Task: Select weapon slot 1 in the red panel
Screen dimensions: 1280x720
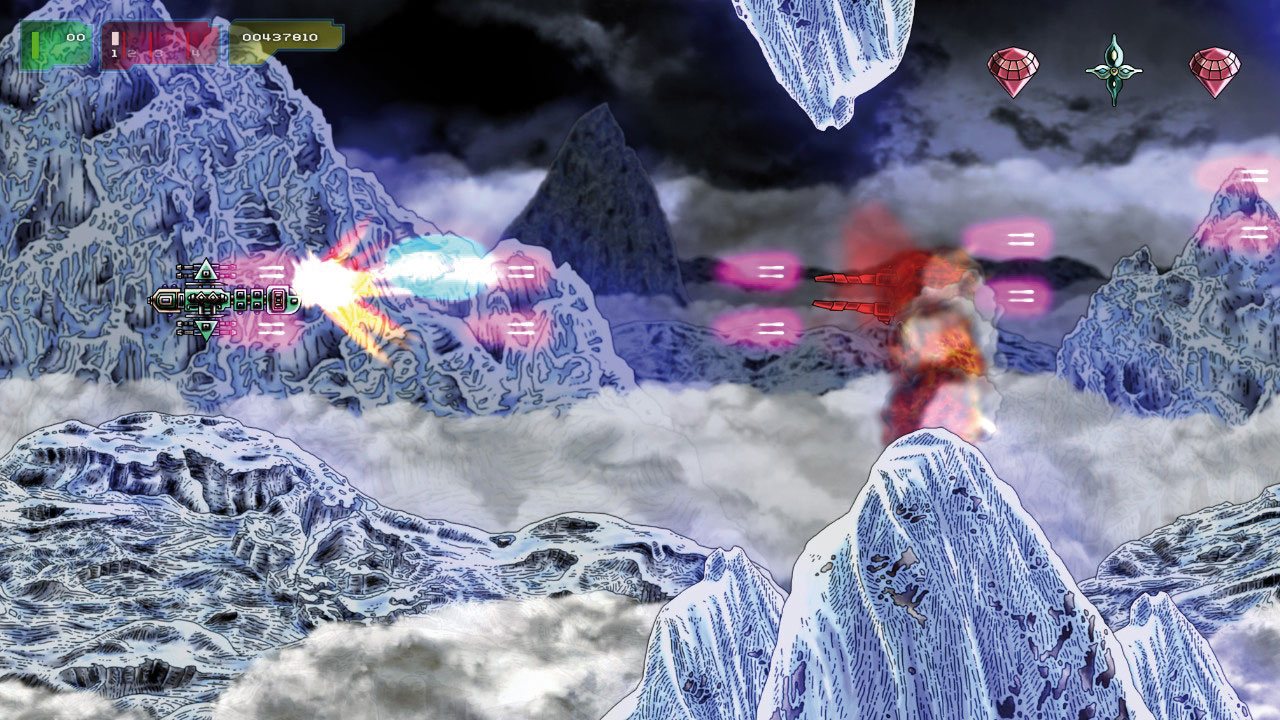Action: [116, 45]
